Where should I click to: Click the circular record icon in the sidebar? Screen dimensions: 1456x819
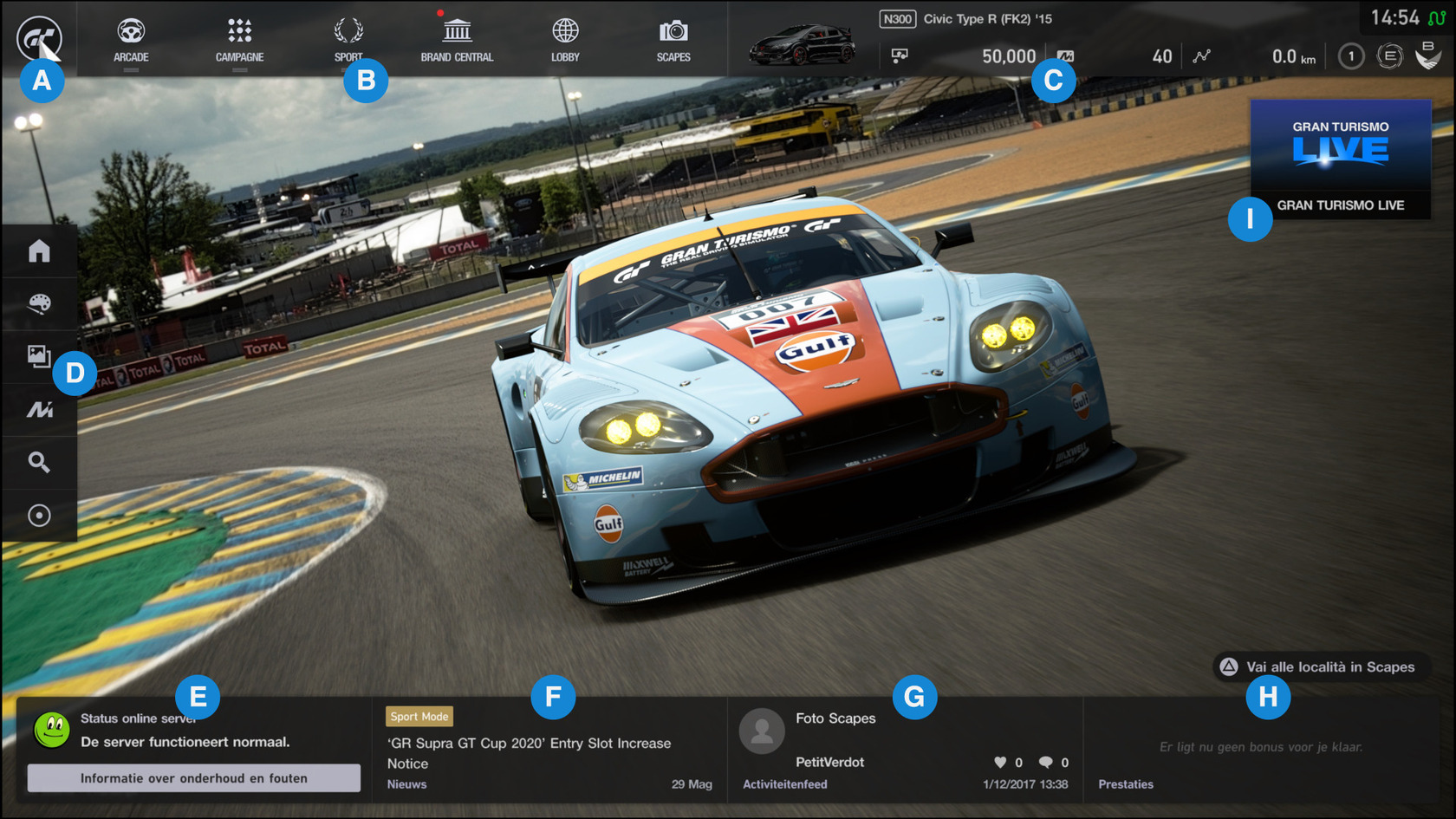pyautogui.click(x=39, y=515)
